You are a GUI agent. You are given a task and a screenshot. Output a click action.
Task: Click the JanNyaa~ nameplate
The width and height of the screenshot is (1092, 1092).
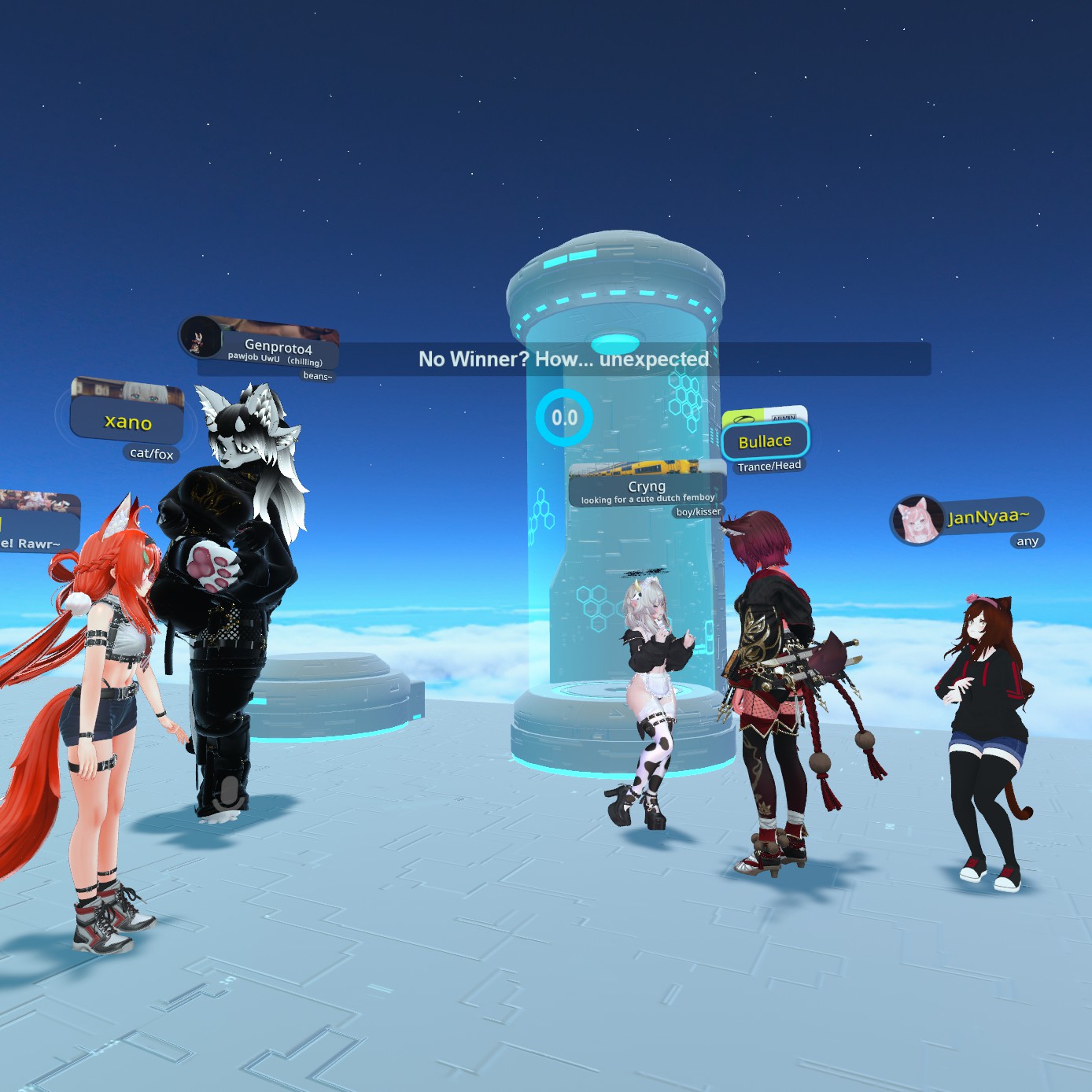click(x=988, y=517)
